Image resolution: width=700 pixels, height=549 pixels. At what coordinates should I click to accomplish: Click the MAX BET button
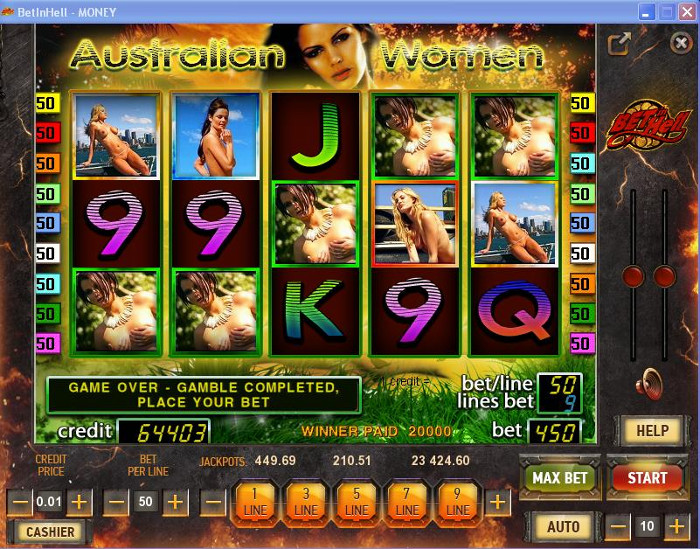[x=559, y=478]
